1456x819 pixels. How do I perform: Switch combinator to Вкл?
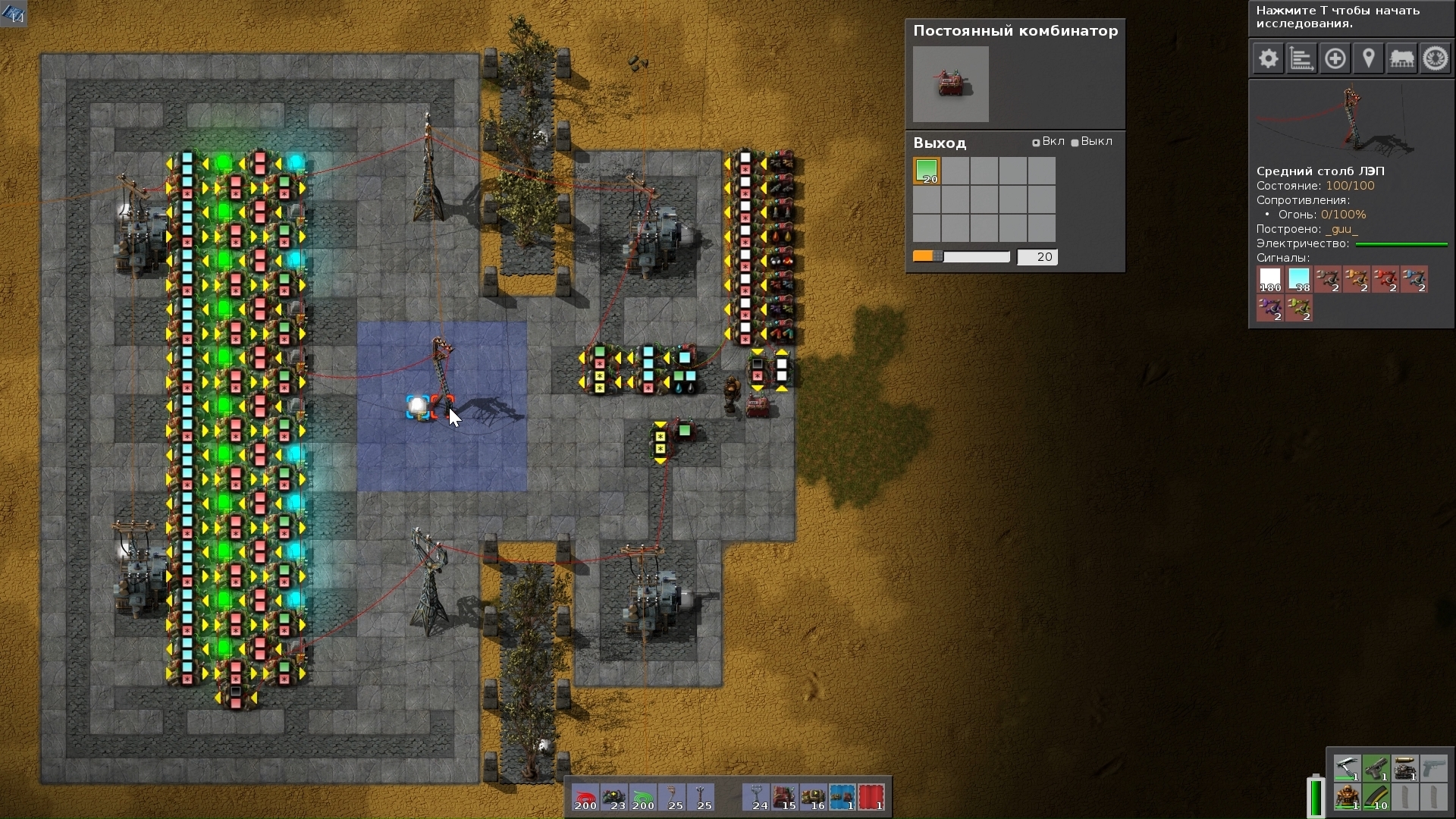click(1036, 143)
